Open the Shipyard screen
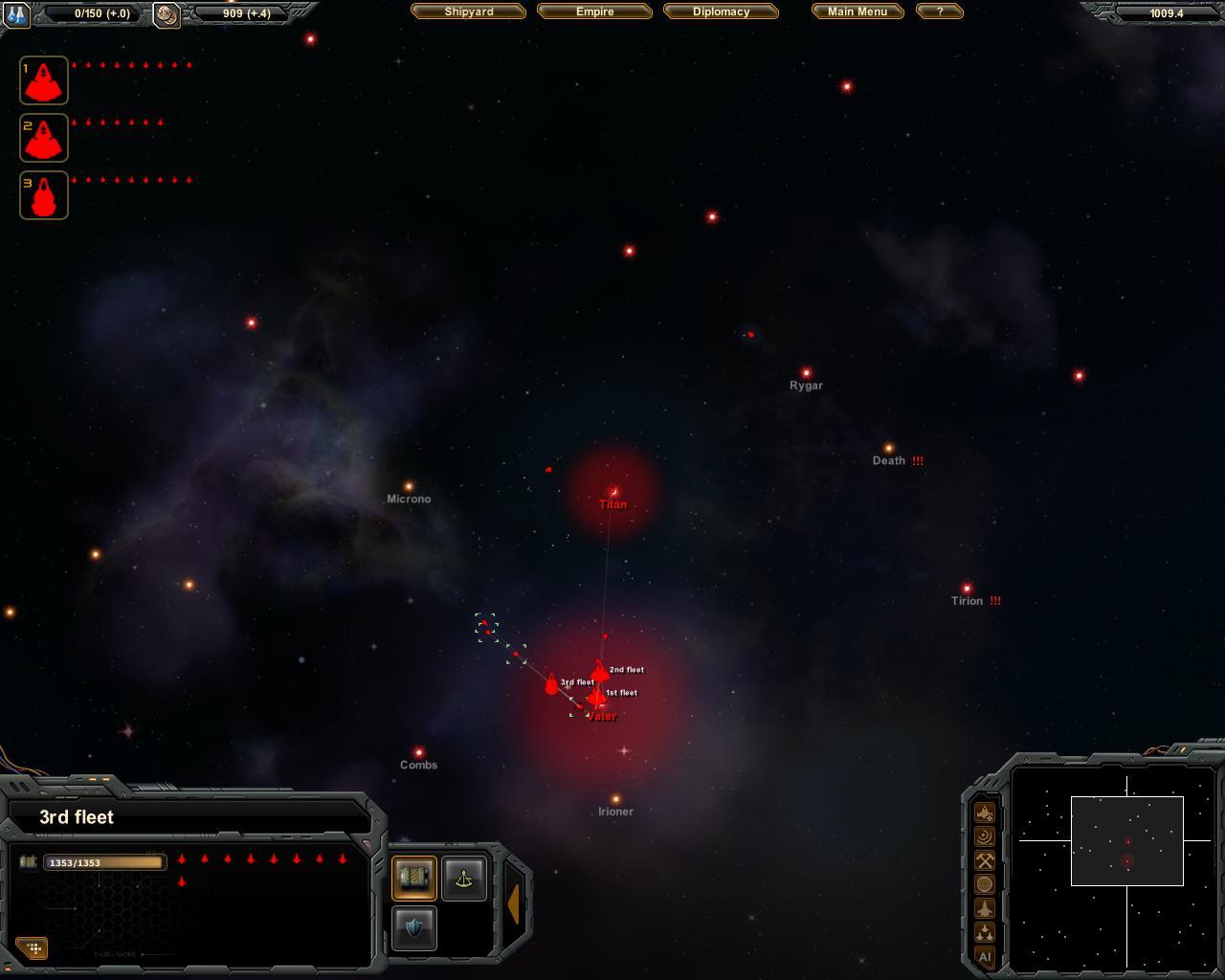 tap(469, 11)
